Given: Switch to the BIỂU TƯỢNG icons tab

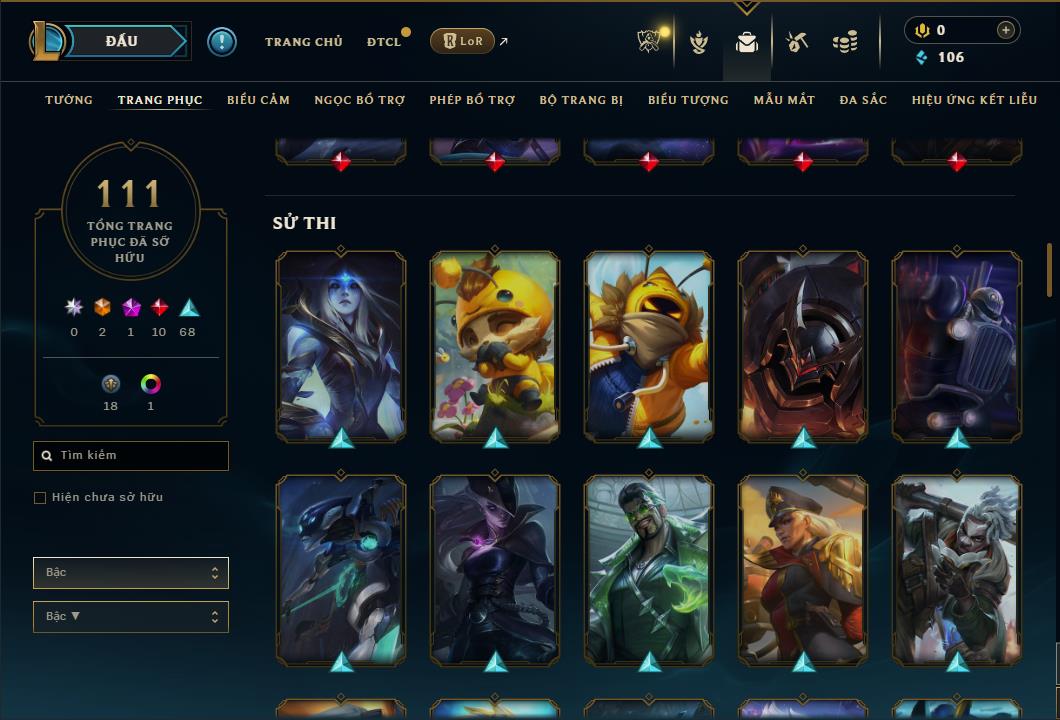Looking at the screenshot, I should click(x=688, y=100).
